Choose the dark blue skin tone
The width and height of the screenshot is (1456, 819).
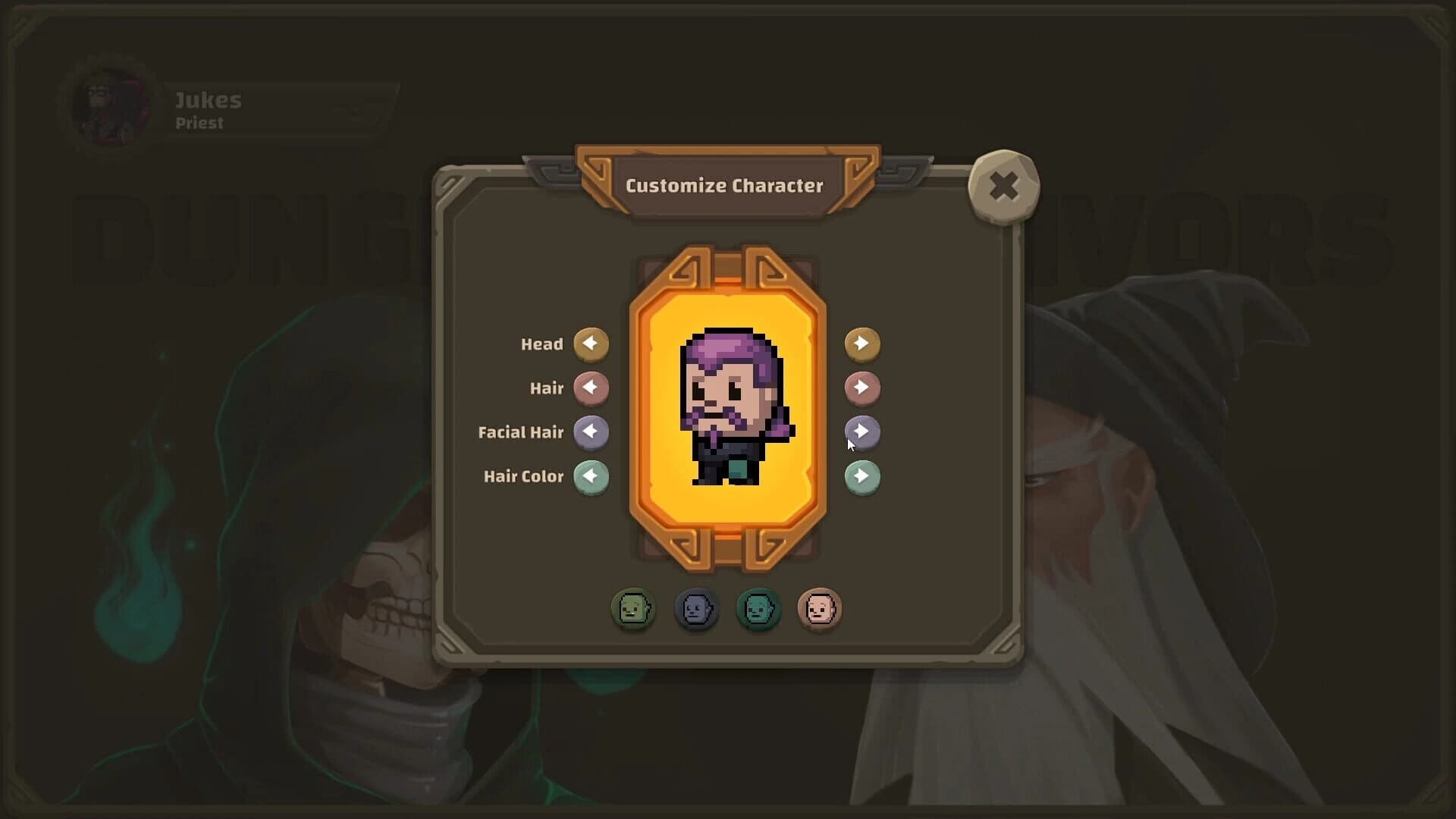click(697, 609)
